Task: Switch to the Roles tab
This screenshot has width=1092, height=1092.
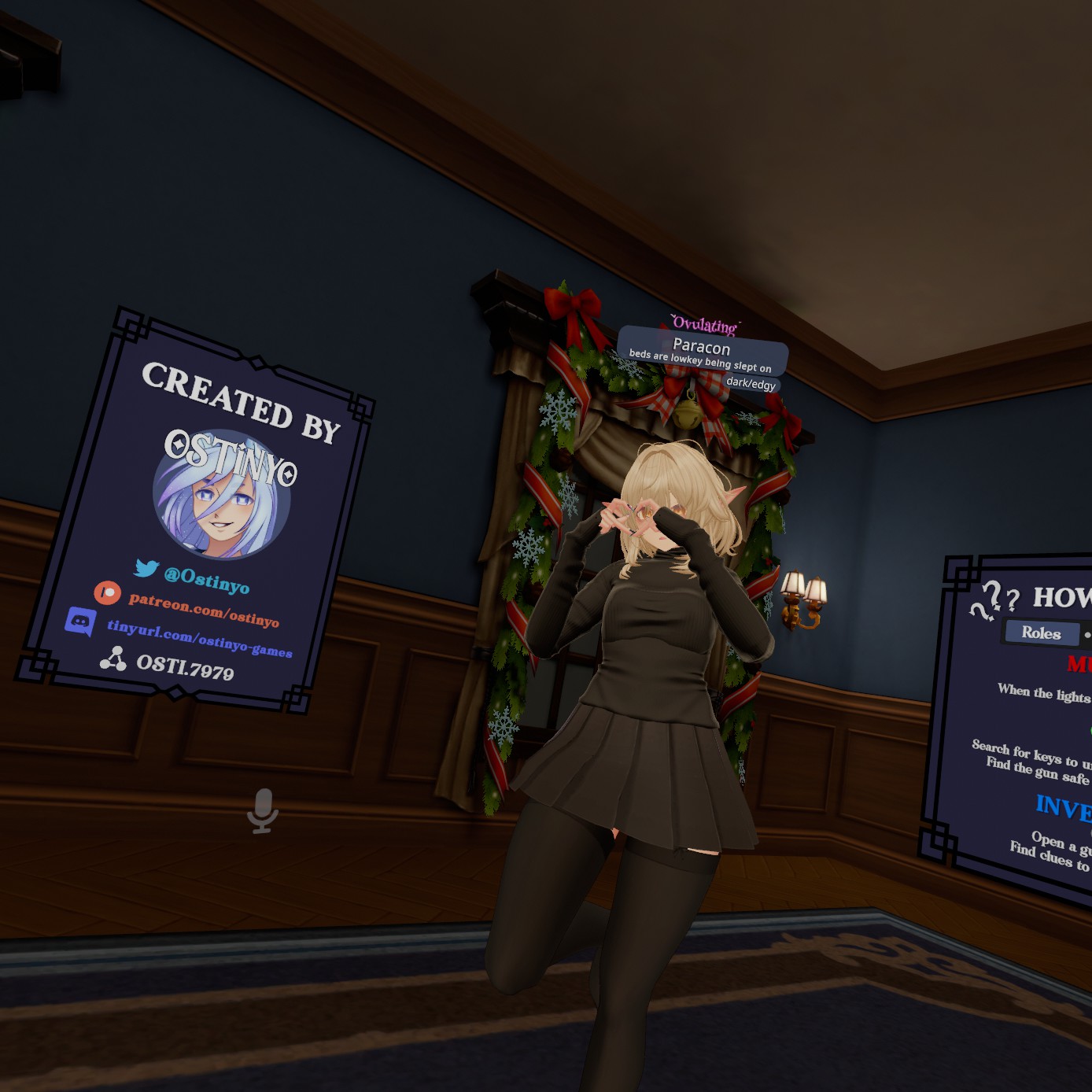Action: pos(1041,633)
